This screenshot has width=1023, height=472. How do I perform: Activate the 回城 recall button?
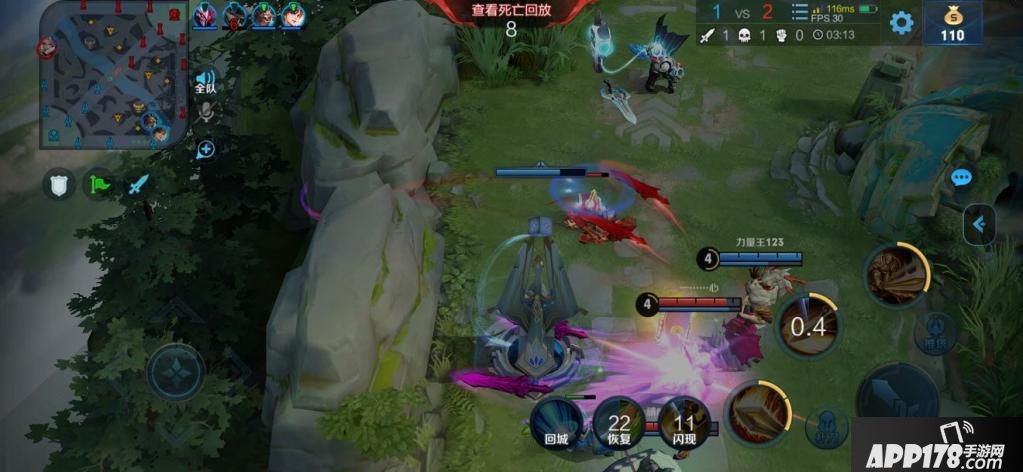click(x=555, y=421)
